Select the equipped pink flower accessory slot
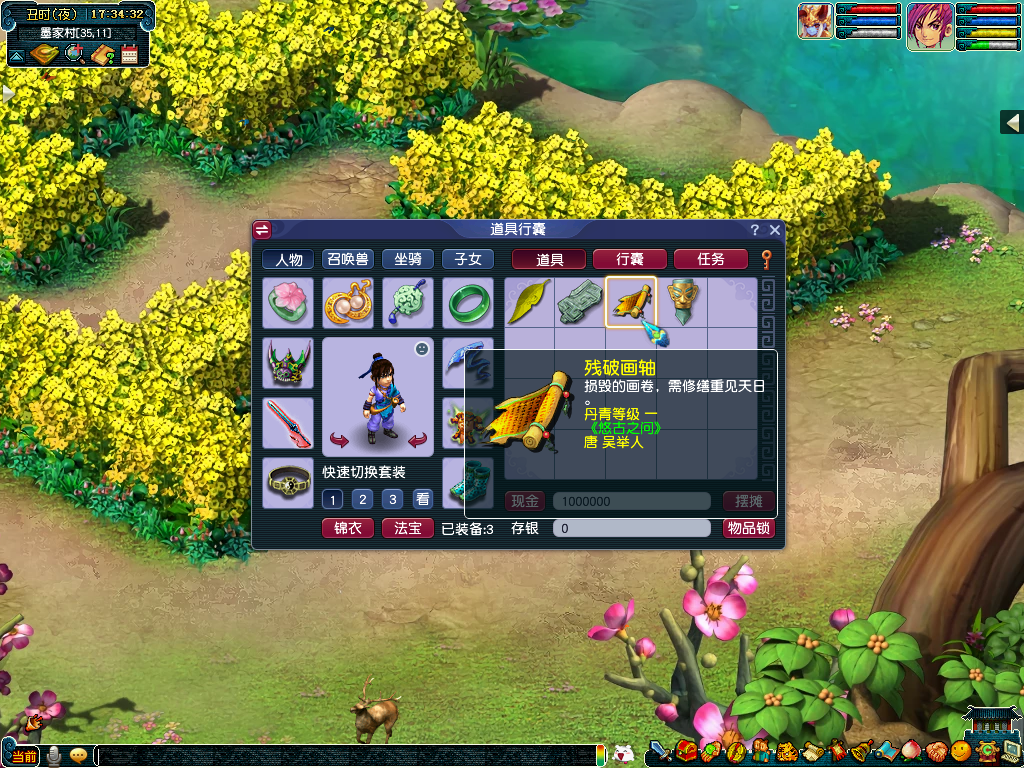 tap(288, 302)
